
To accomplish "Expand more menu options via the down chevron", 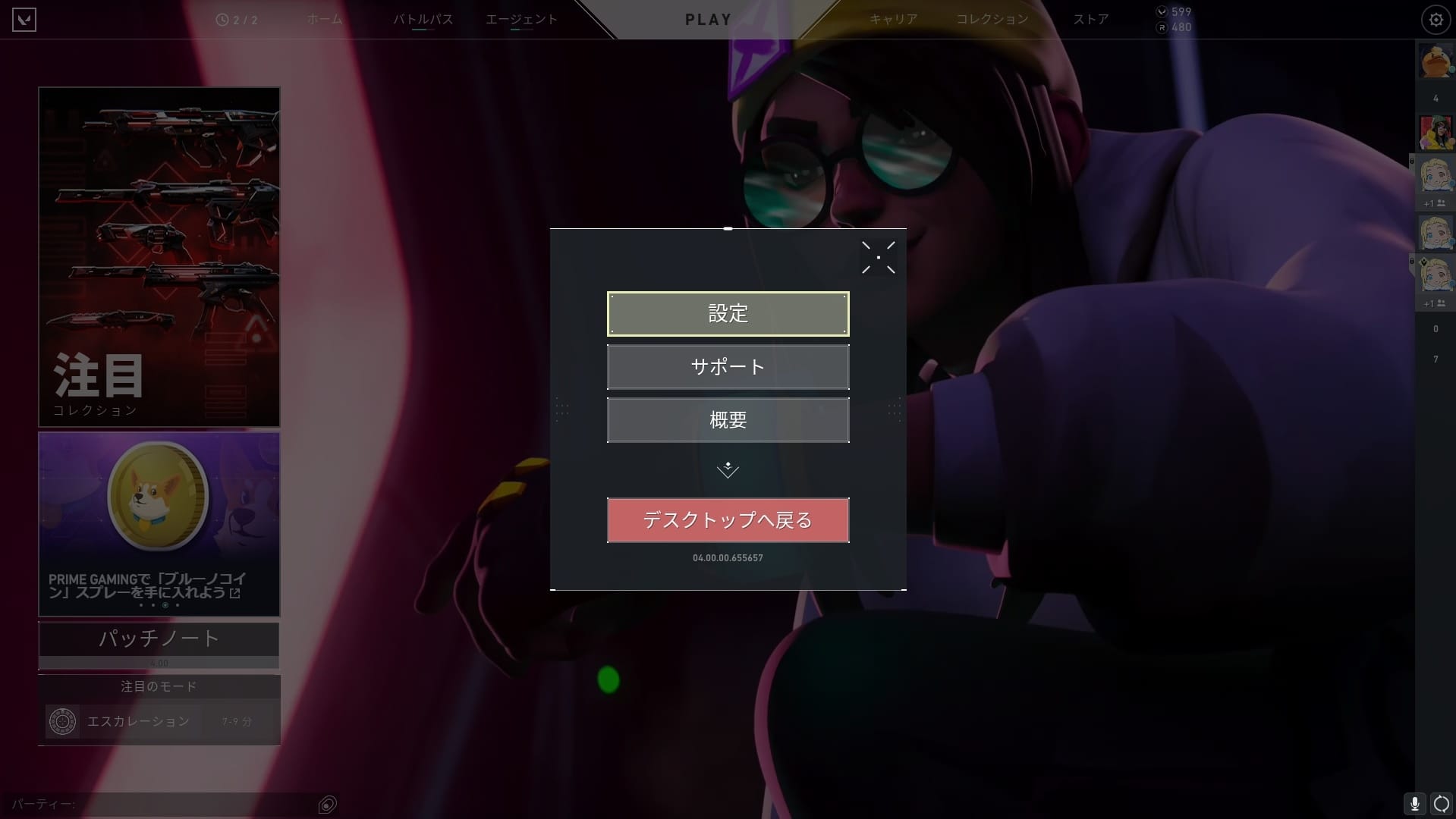I will coord(728,469).
